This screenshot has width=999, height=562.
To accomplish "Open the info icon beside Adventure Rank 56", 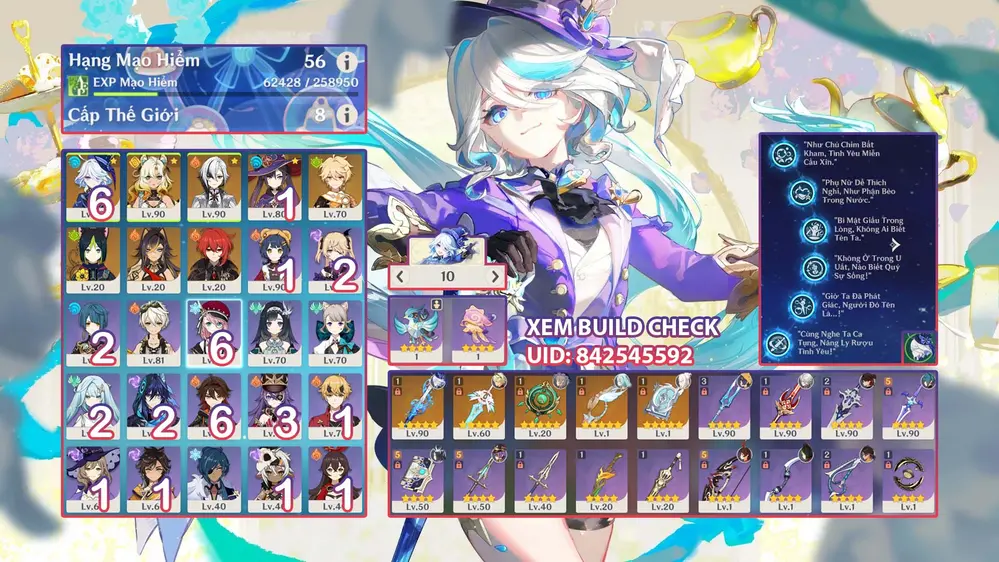I will pos(346,62).
